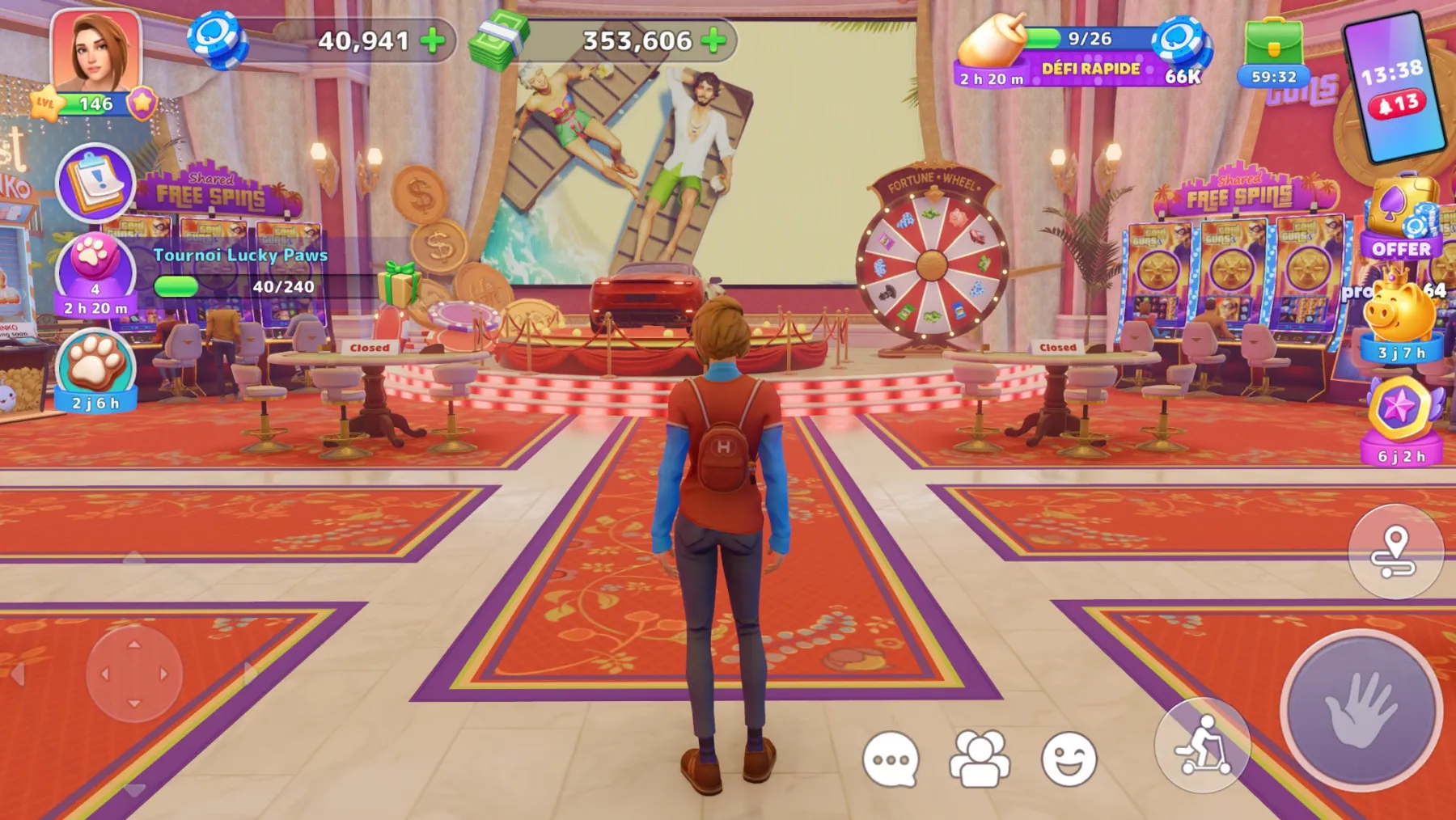Screen dimensions: 1456x820
Task: Open the map location navigator
Action: pyautogui.click(x=1395, y=552)
